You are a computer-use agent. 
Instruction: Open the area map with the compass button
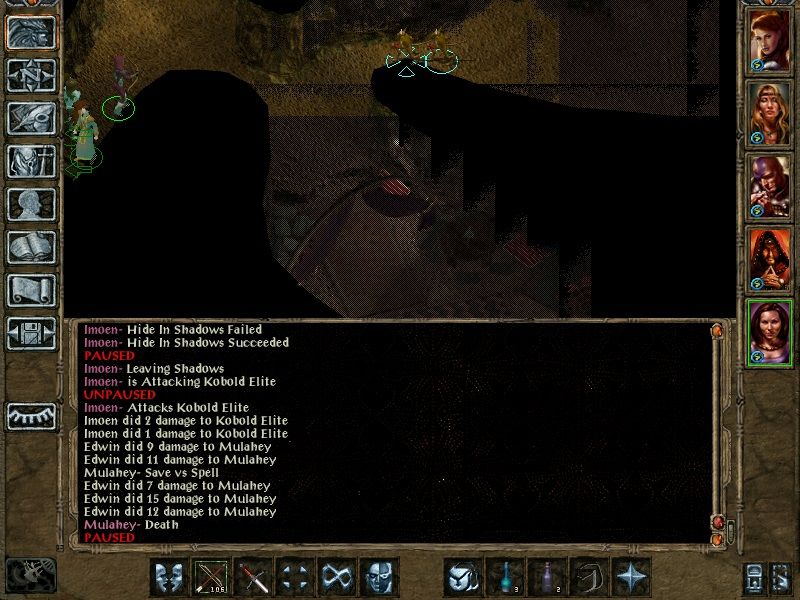point(31,75)
